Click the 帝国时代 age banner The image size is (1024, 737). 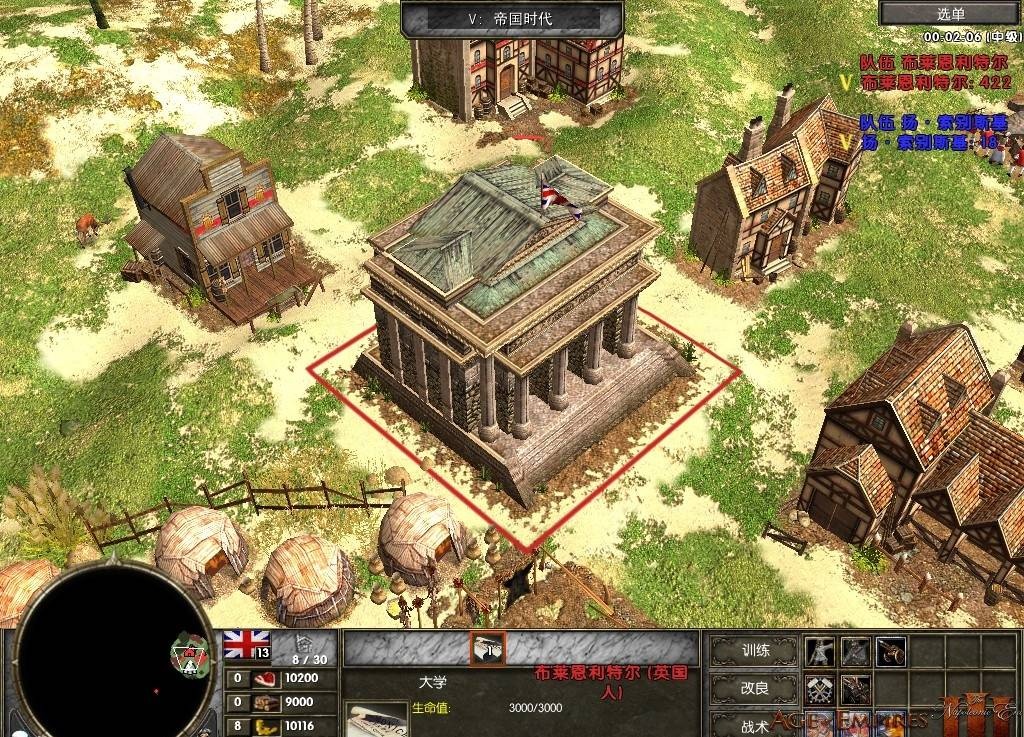pyautogui.click(x=512, y=18)
